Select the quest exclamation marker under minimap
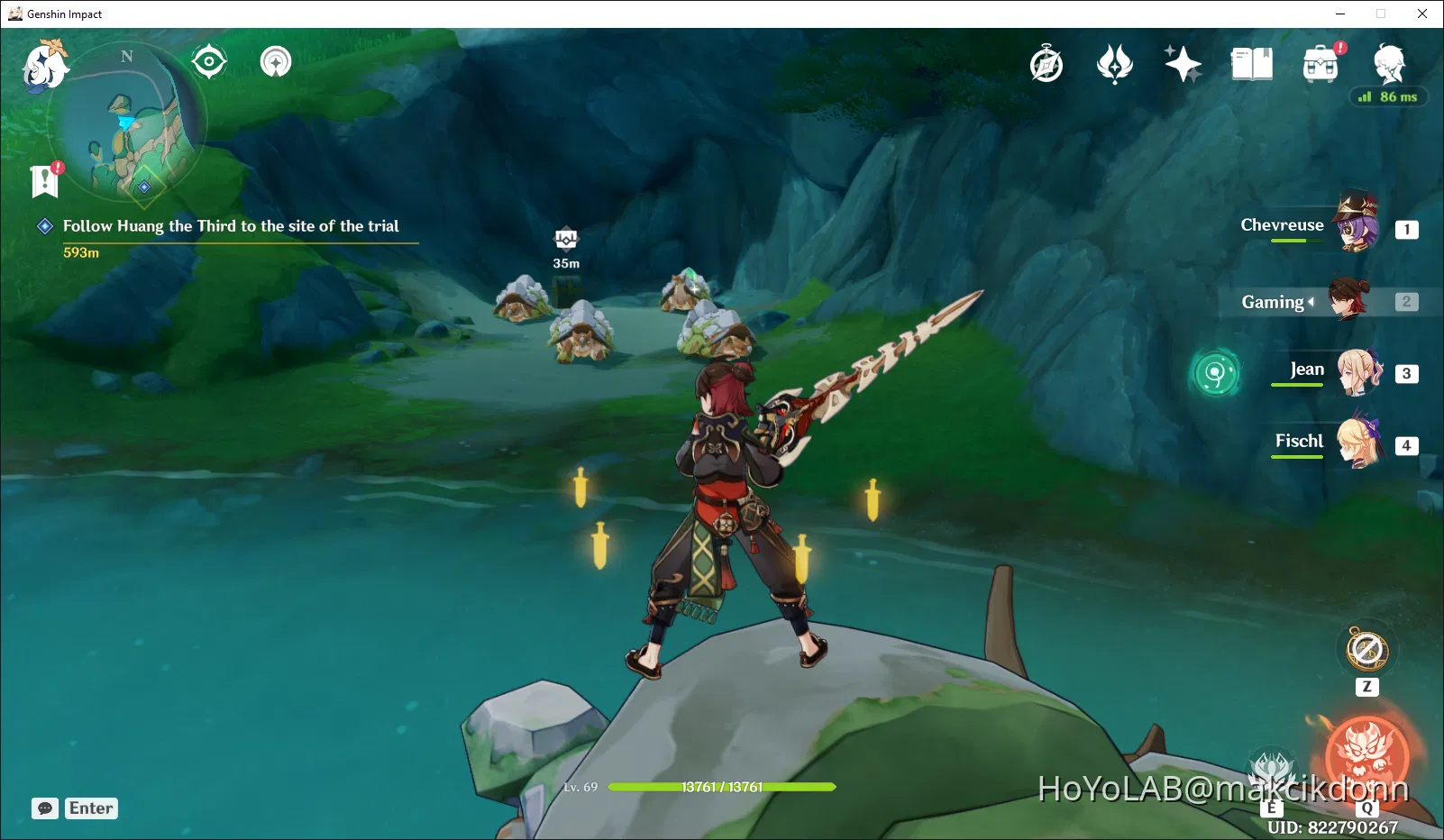Screen dimensions: 1444x840 pos(43,179)
